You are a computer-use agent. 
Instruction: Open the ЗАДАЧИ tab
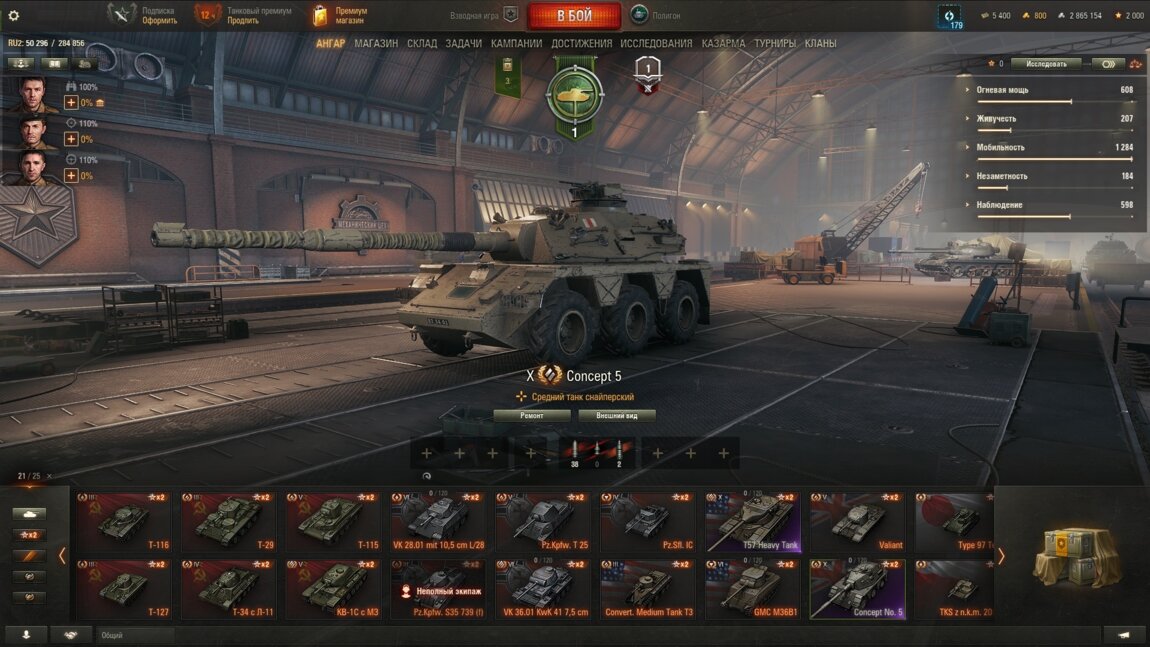(x=464, y=44)
